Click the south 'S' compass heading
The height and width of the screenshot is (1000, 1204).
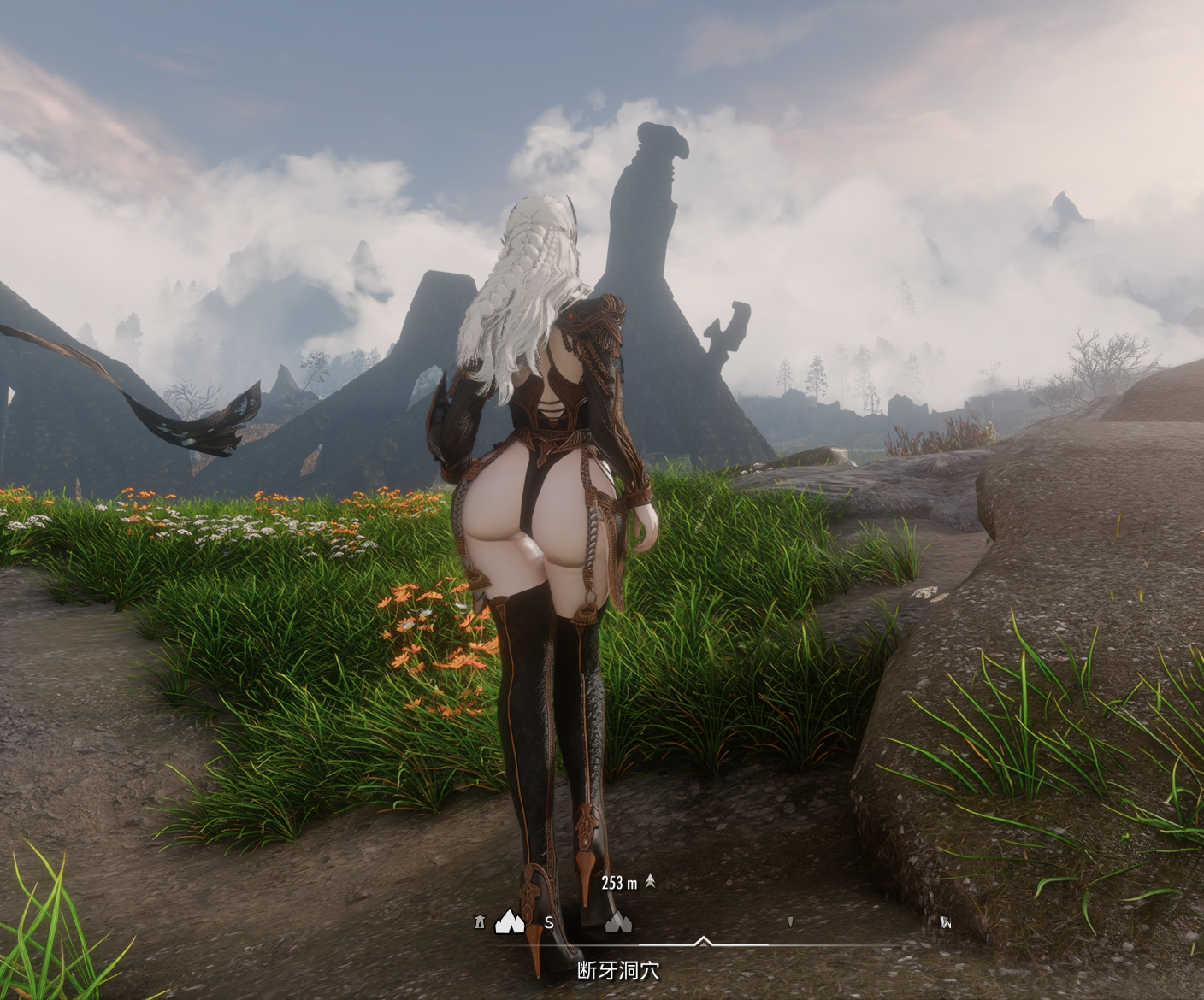[x=549, y=923]
